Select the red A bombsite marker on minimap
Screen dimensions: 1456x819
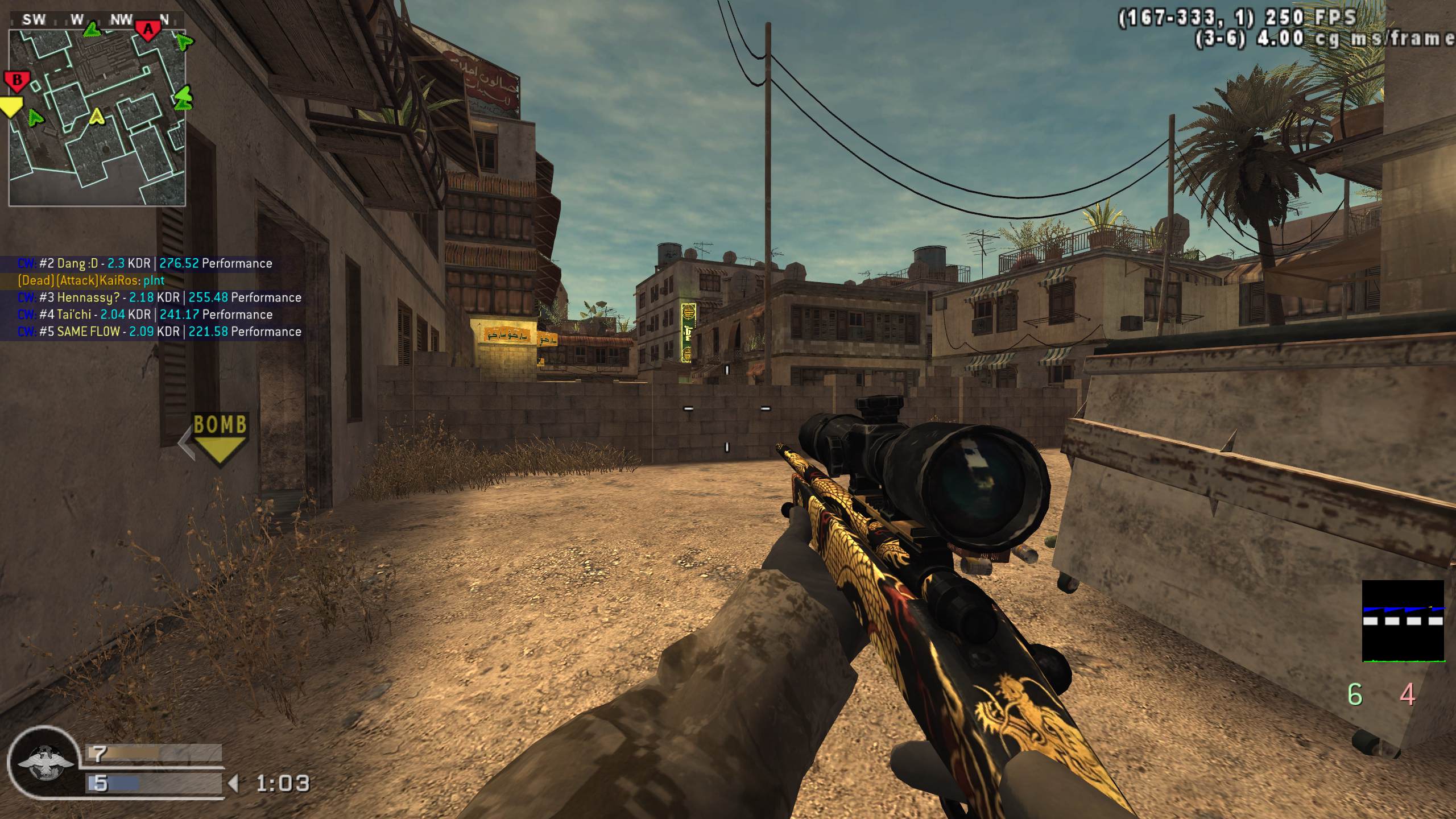point(148,30)
